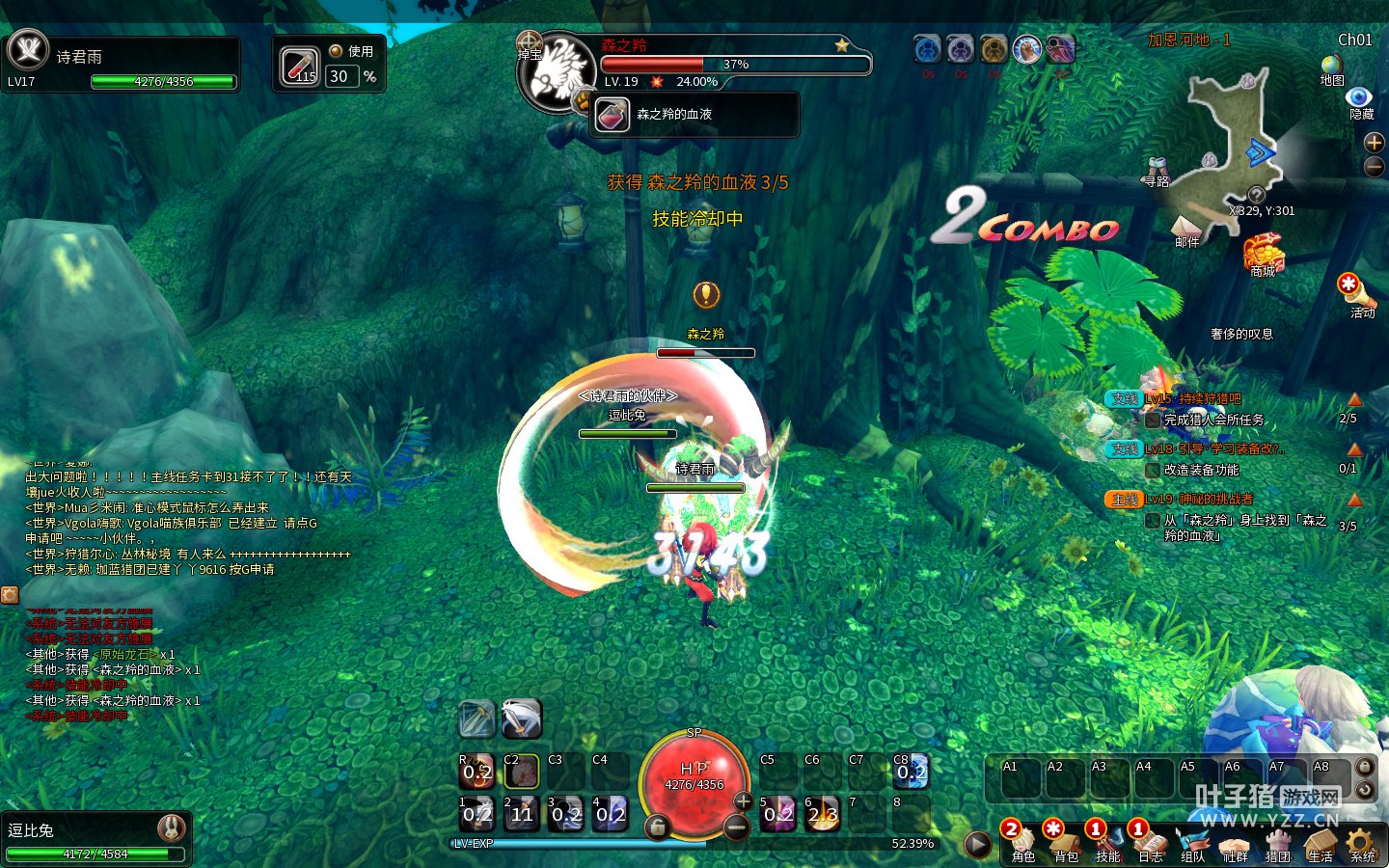Open the 角色 character menu
Image resolution: width=1389 pixels, height=868 pixels.
tap(1021, 843)
